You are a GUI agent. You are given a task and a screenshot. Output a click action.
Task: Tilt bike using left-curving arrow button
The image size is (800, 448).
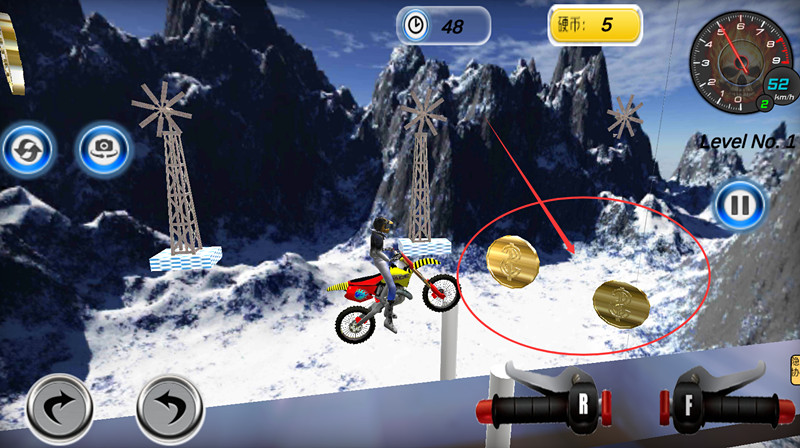click(170, 409)
